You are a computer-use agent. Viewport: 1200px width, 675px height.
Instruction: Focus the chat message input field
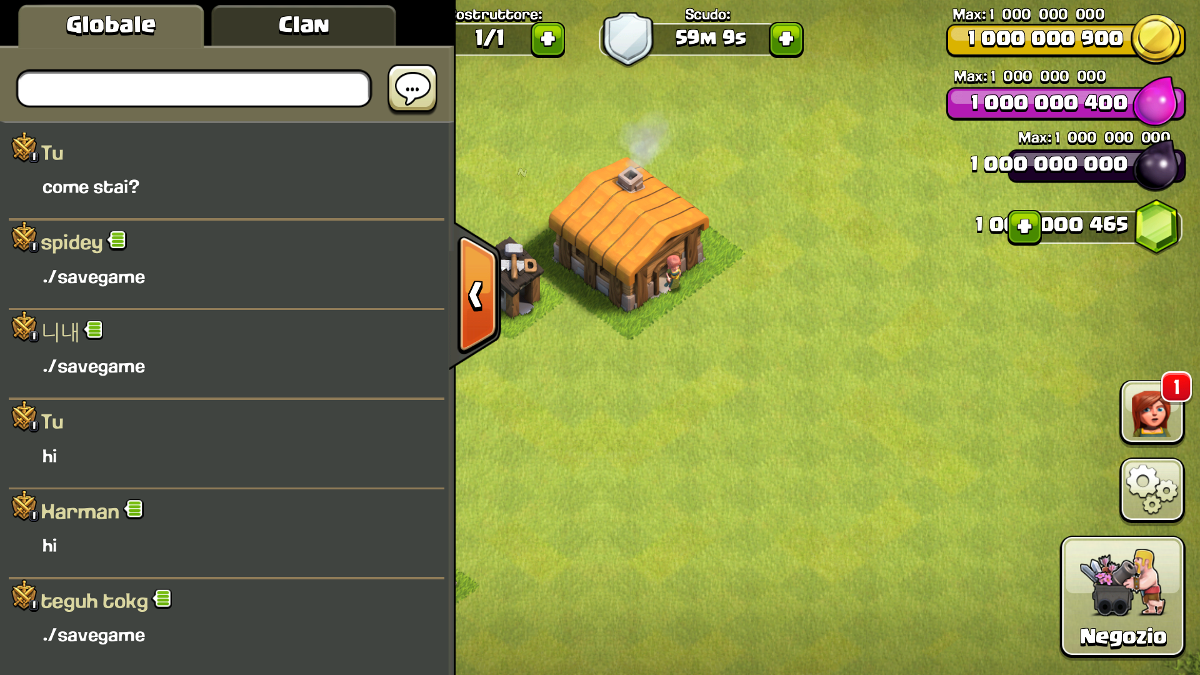click(193, 89)
